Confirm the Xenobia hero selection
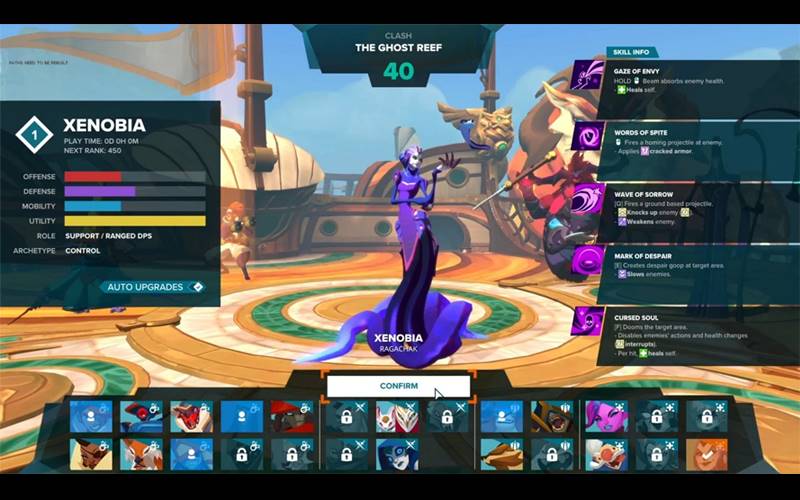This screenshot has height=500, width=800. [398, 386]
